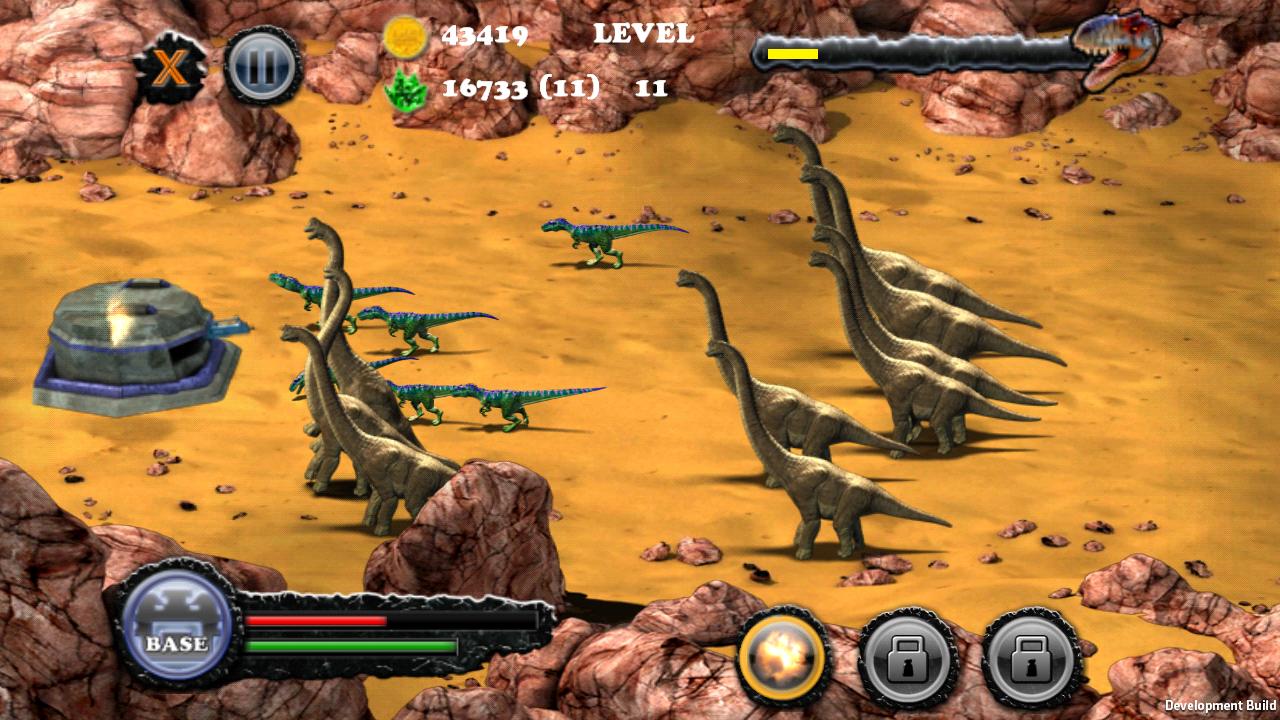The width and height of the screenshot is (1280, 720).
Task: Click the first locked ability slot
Action: click(x=906, y=658)
